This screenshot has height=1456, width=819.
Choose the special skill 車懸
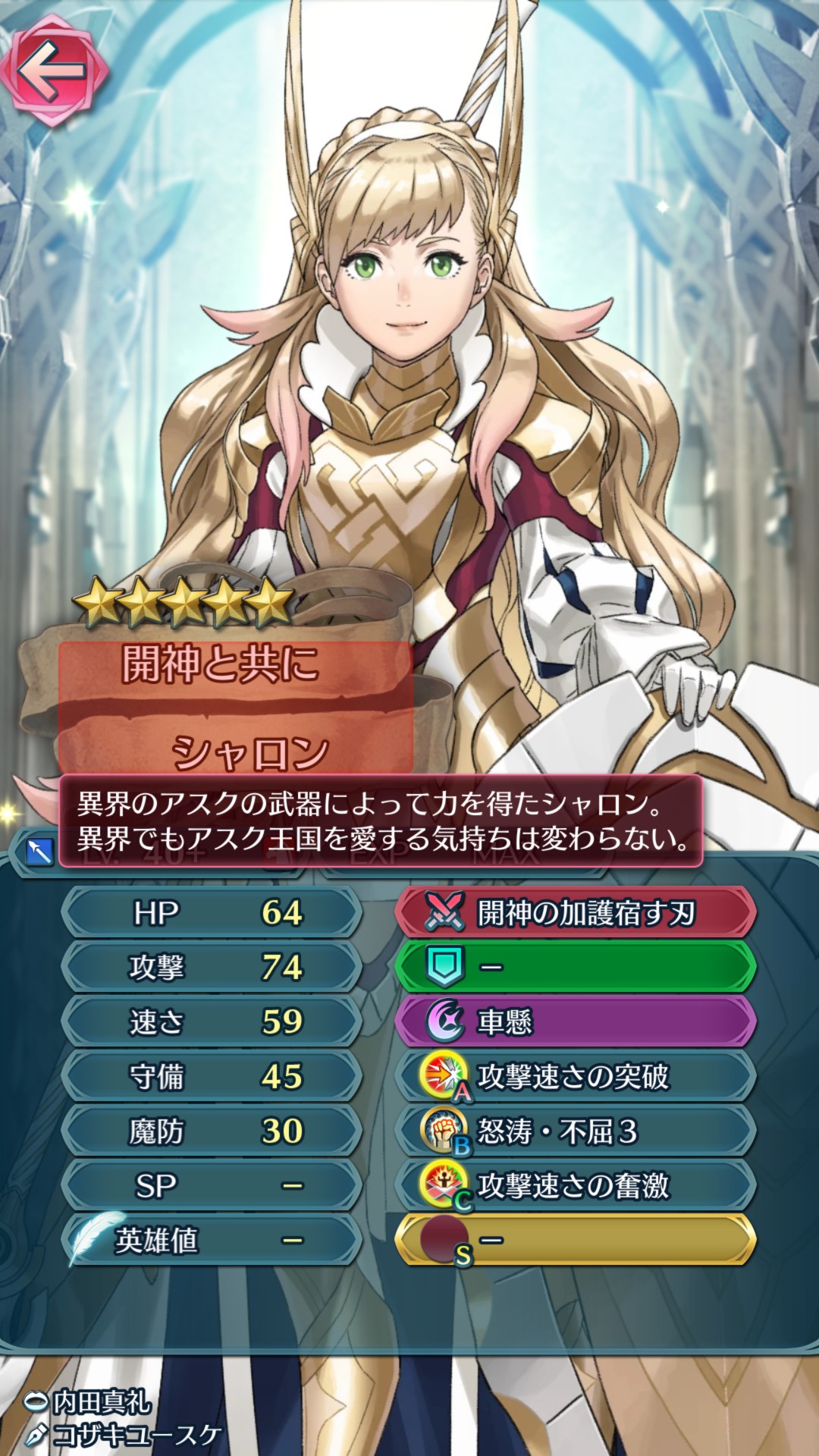coord(575,1021)
